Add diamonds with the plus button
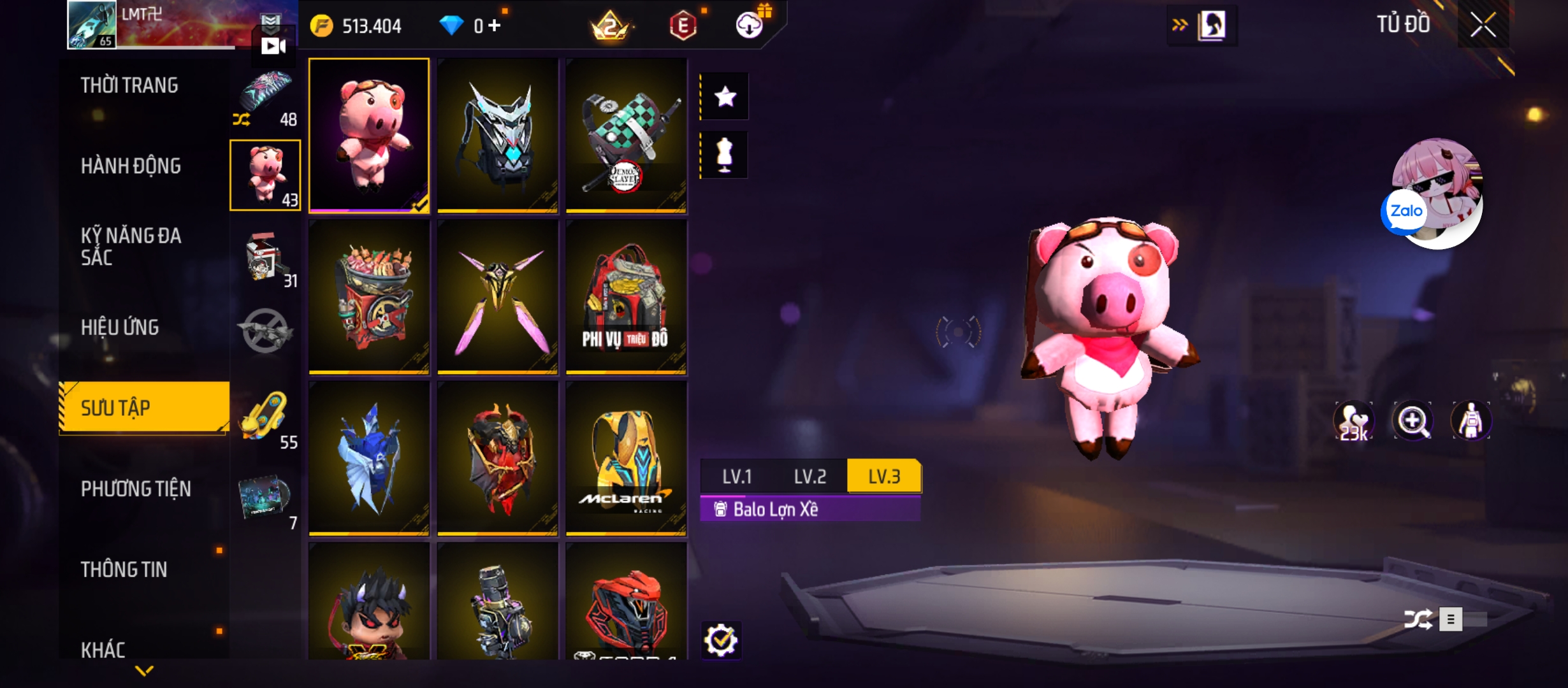This screenshot has width=1568, height=688. coord(495,25)
